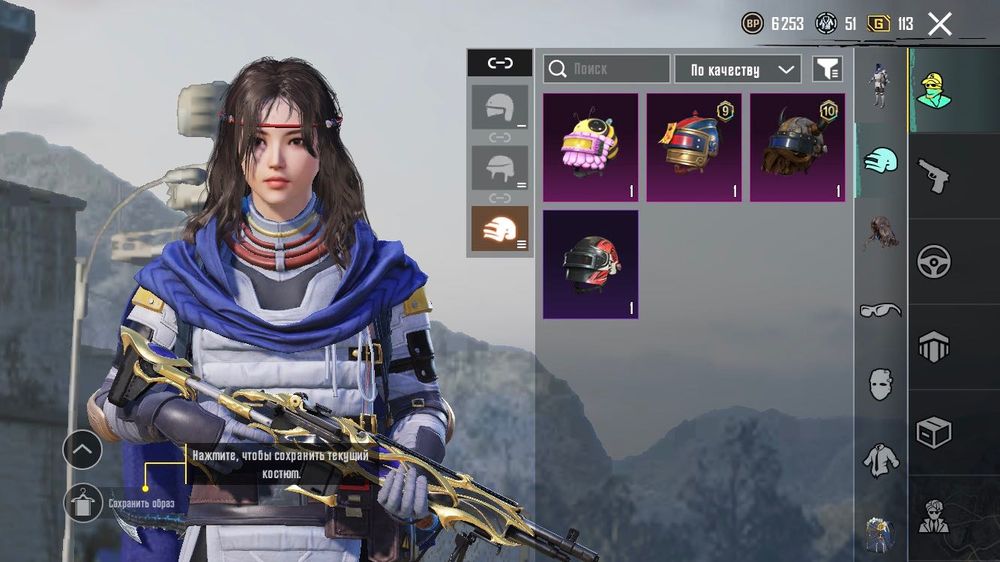Equip the black and red motorcycle helmet
The image size is (1000, 562).
click(590, 264)
